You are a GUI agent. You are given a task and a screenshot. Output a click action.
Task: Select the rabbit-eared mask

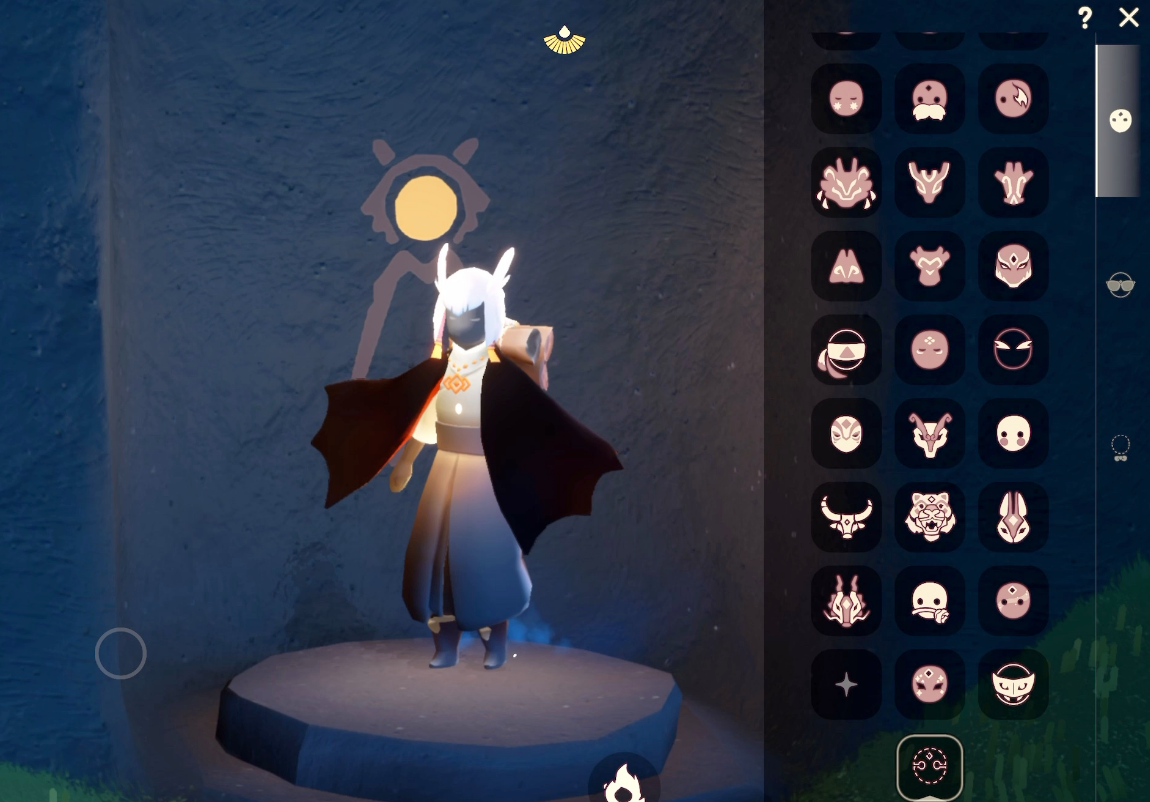click(x=1013, y=517)
